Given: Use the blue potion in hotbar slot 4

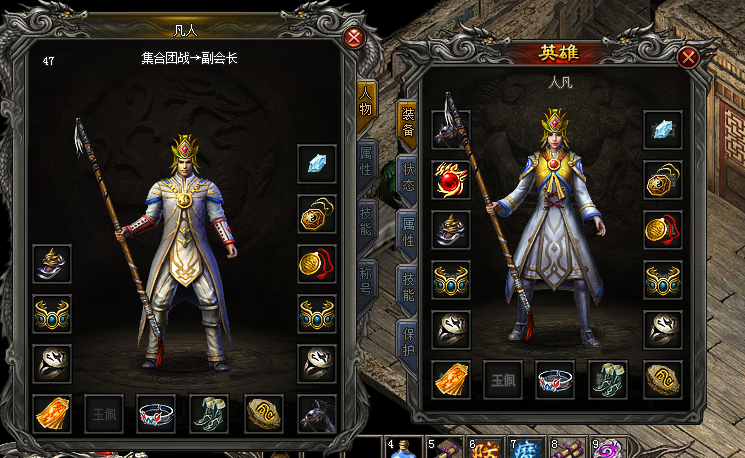Looking at the screenshot, I should [402, 447].
